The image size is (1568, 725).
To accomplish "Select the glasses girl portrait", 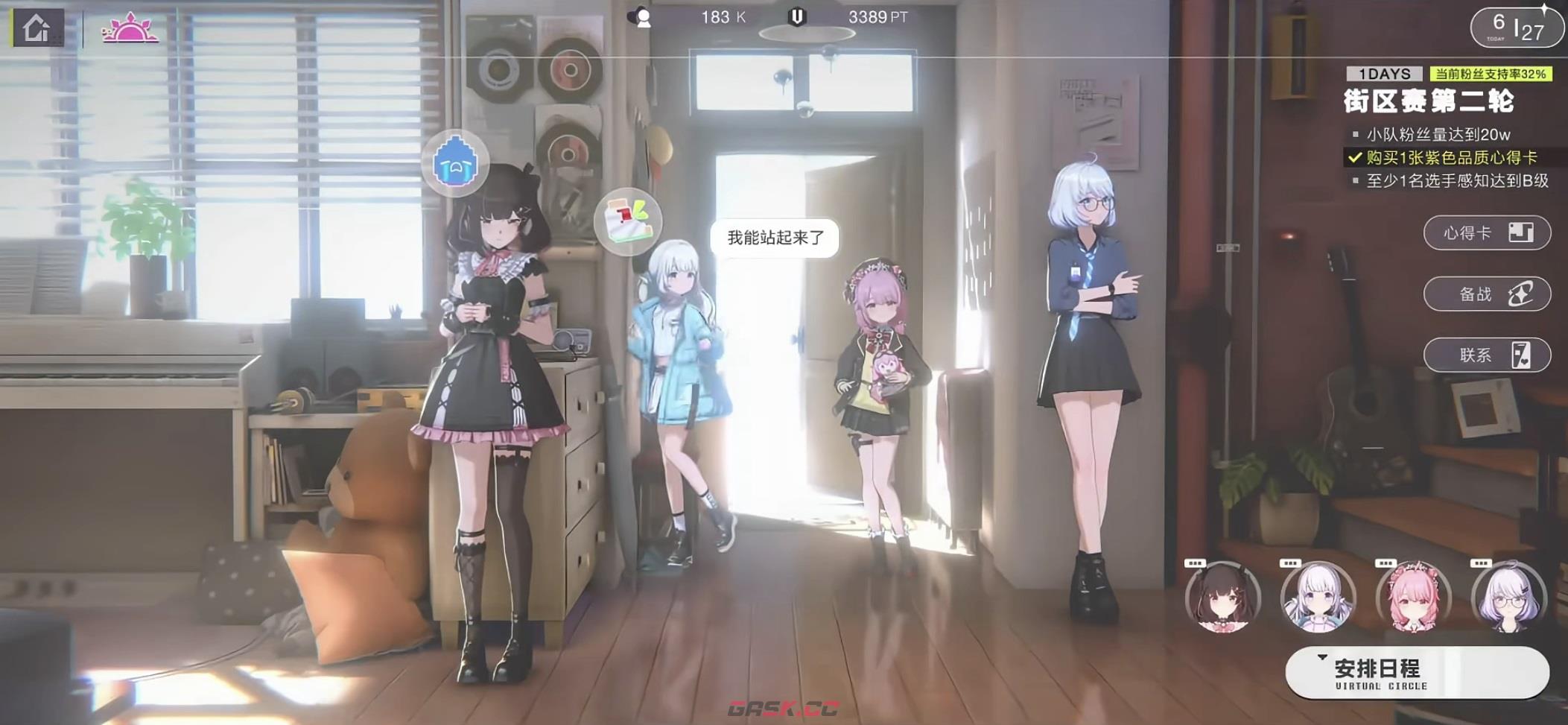I will pyautogui.click(x=1508, y=598).
